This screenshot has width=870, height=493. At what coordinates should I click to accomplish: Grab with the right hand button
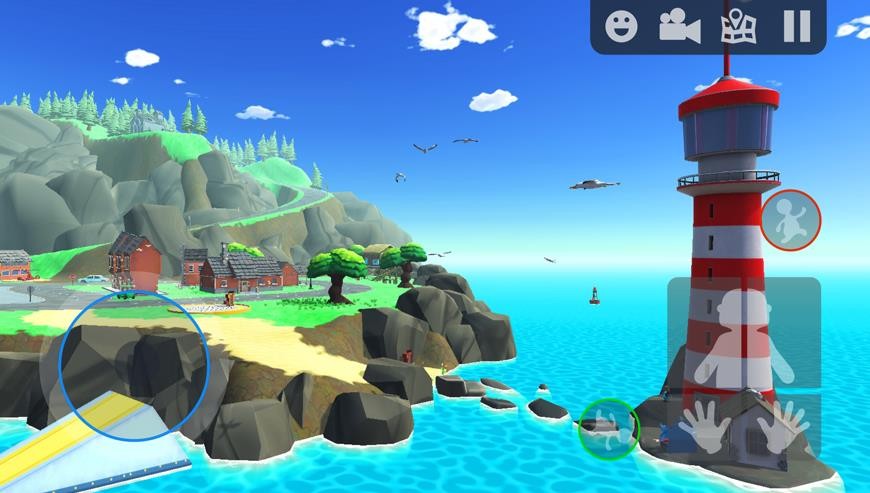pos(783,424)
